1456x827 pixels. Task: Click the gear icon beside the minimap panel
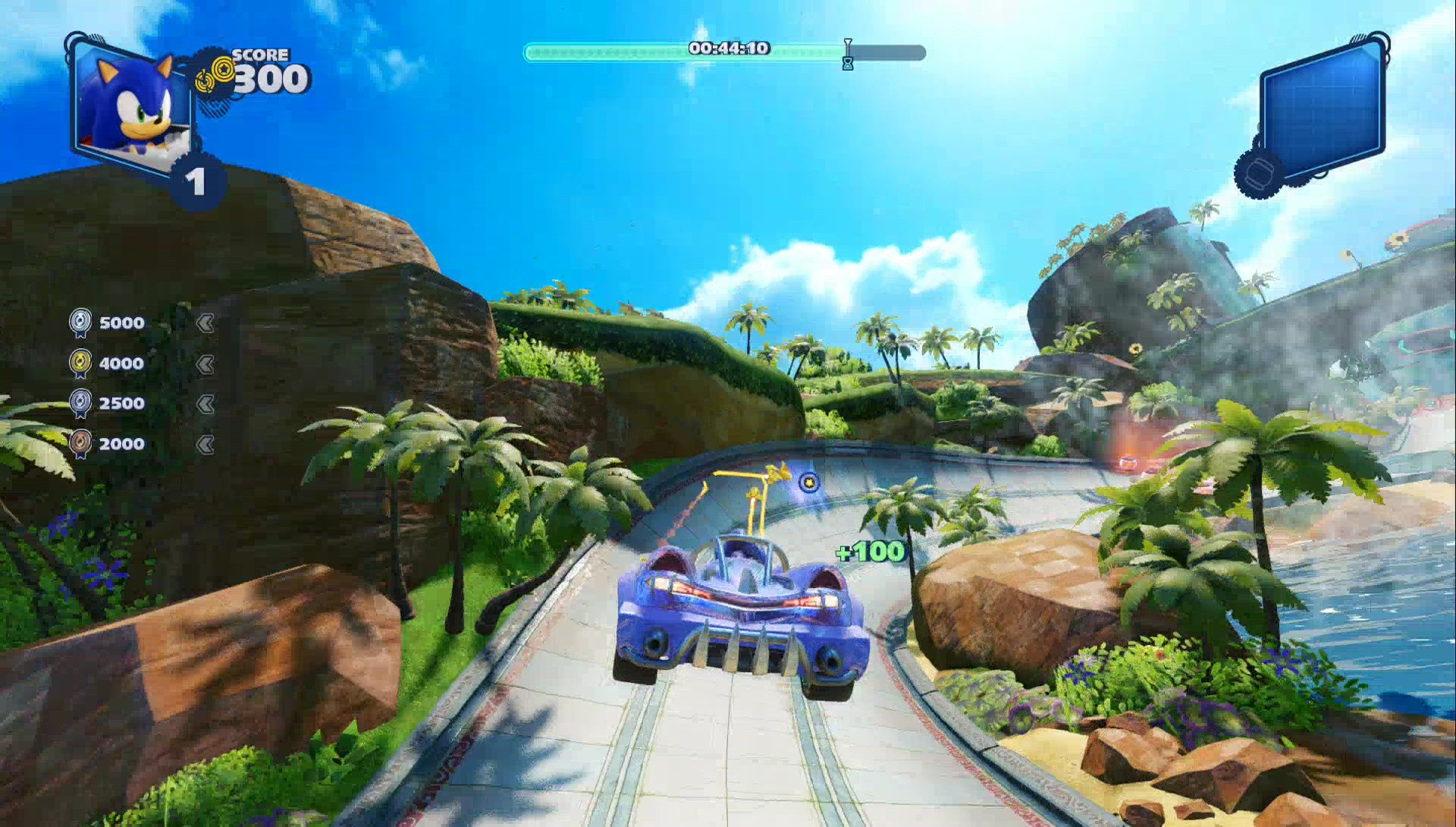(1258, 175)
